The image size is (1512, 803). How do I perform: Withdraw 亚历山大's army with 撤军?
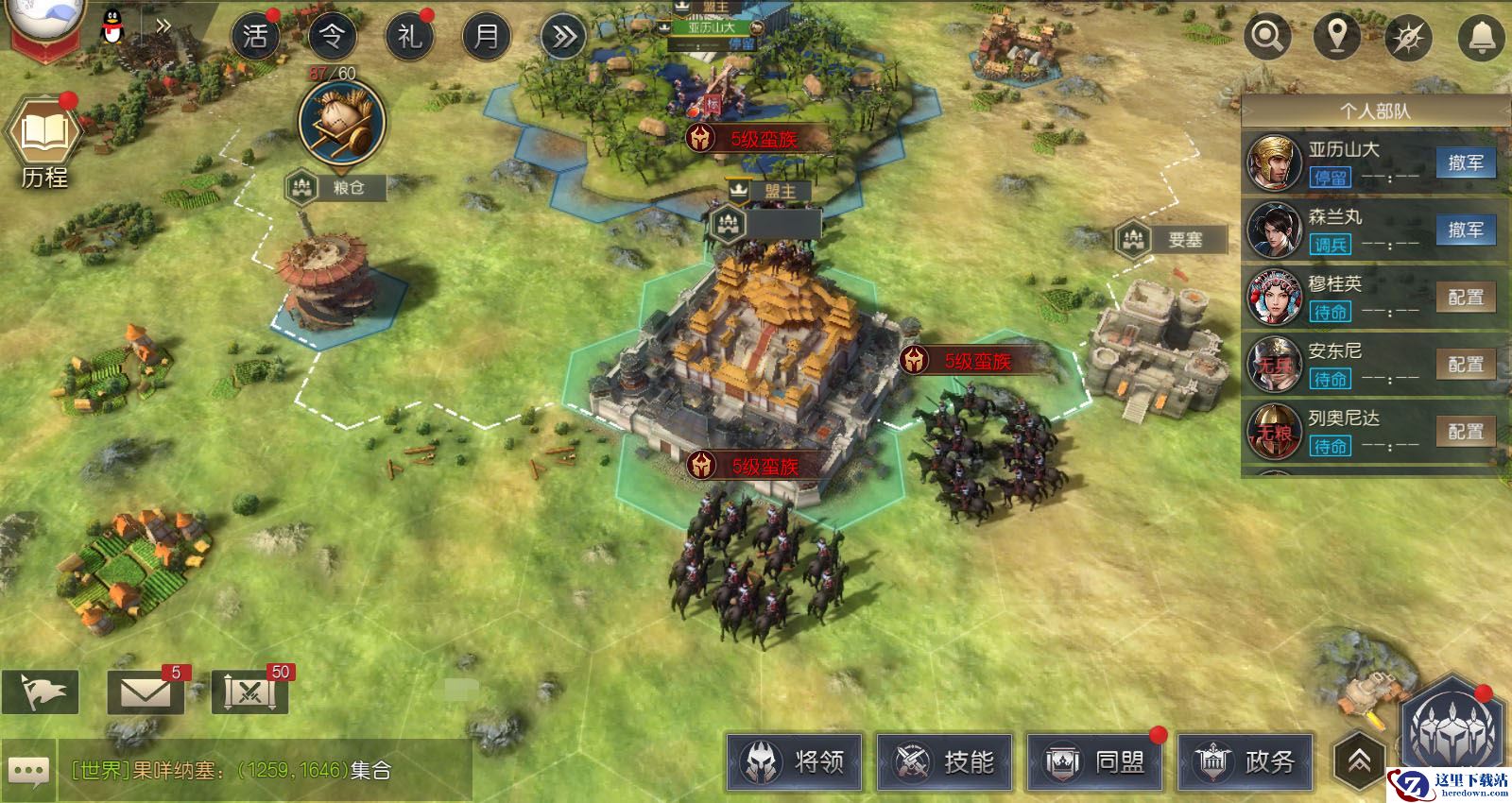click(x=1465, y=162)
